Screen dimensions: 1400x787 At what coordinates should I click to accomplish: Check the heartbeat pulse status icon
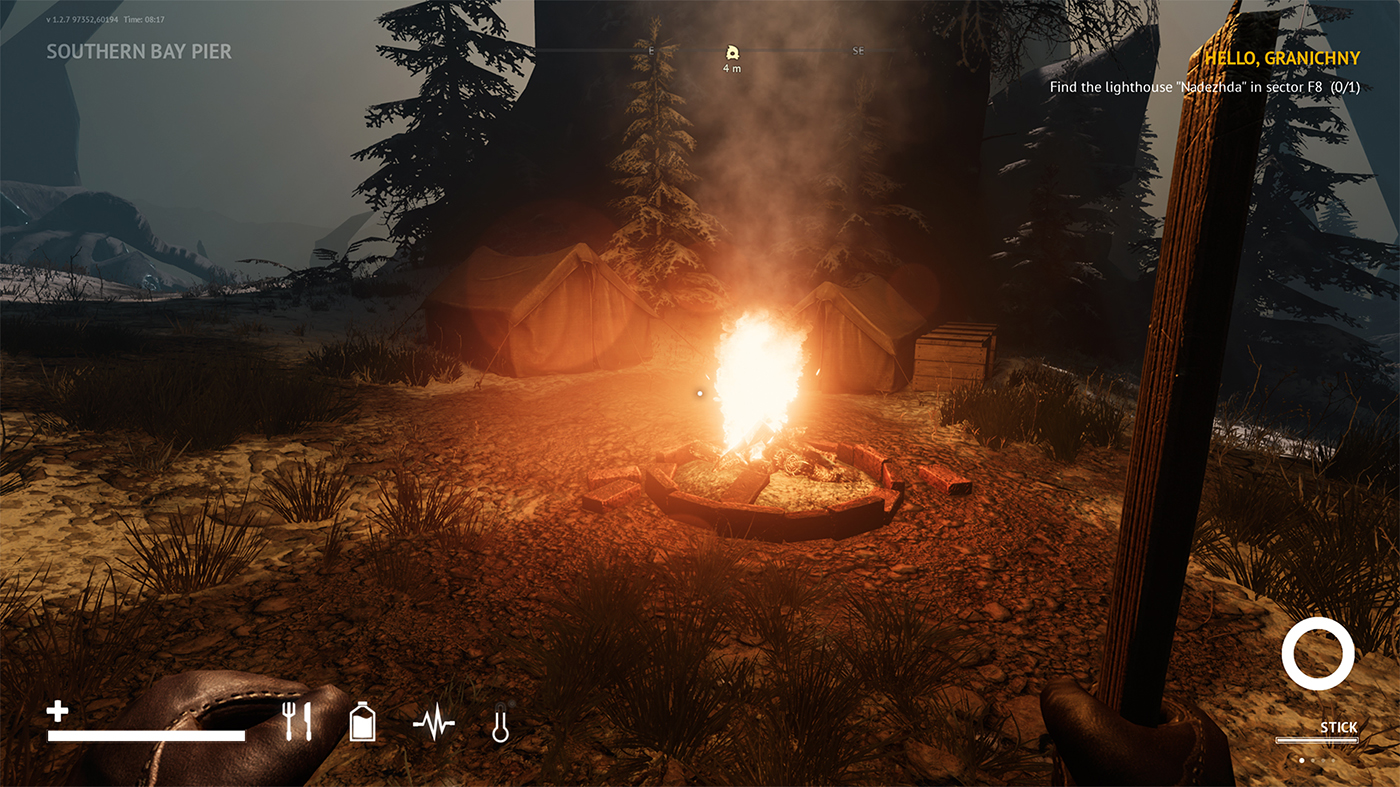coord(434,721)
